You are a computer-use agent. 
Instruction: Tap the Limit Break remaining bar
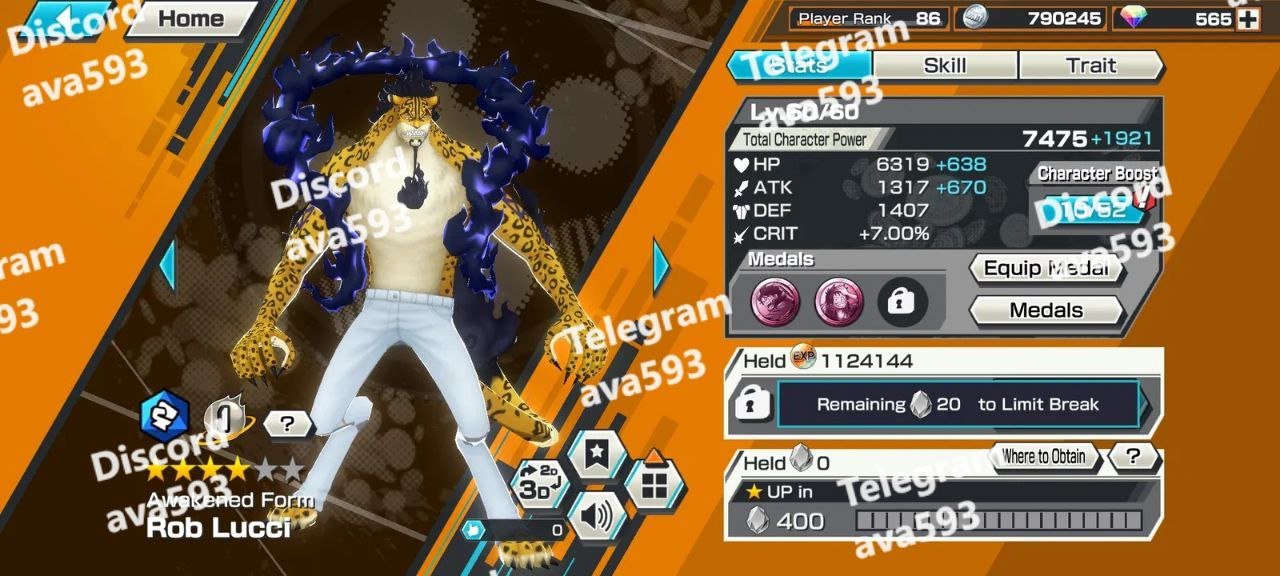(957, 405)
